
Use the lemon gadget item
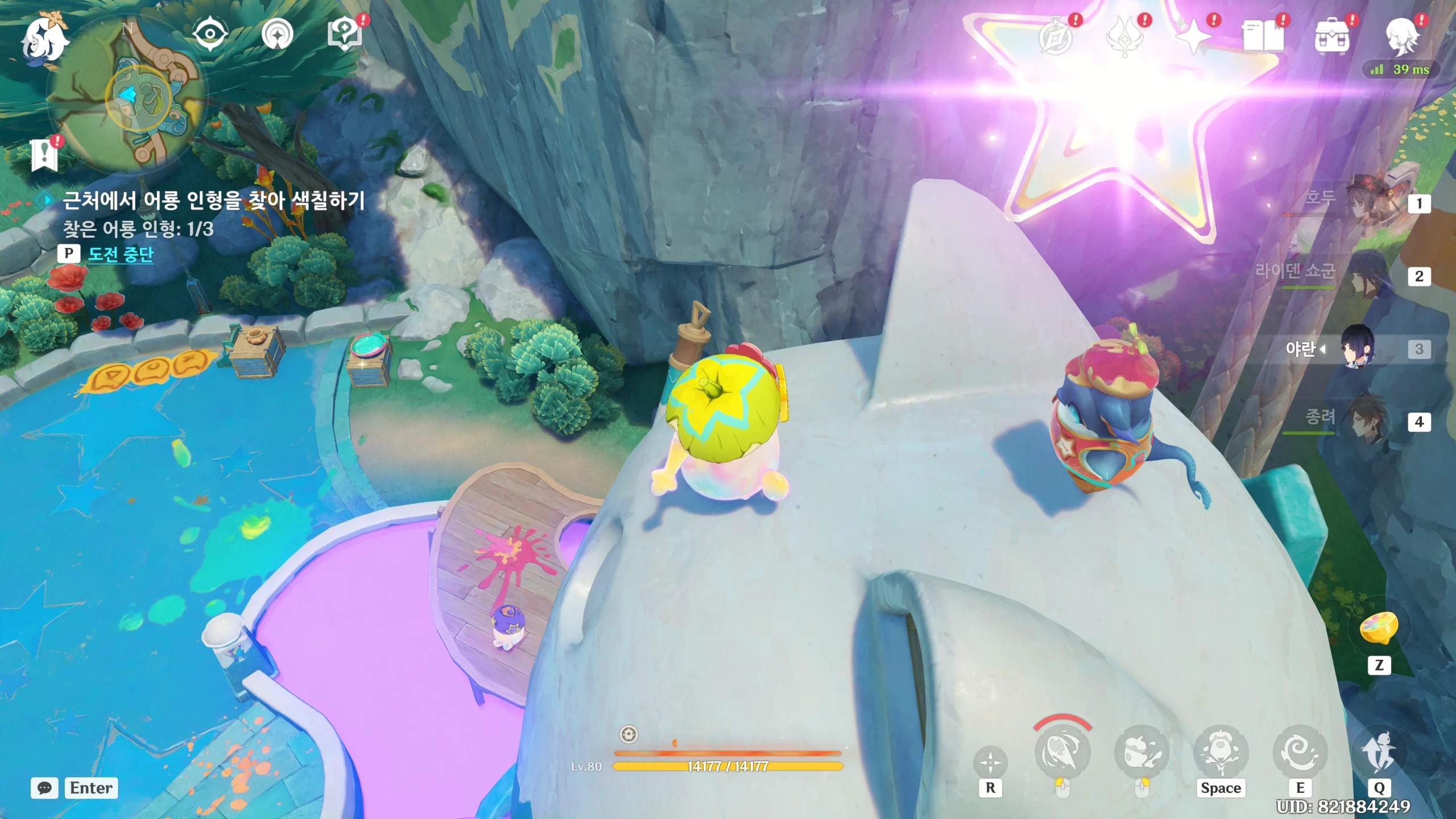[1379, 628]
